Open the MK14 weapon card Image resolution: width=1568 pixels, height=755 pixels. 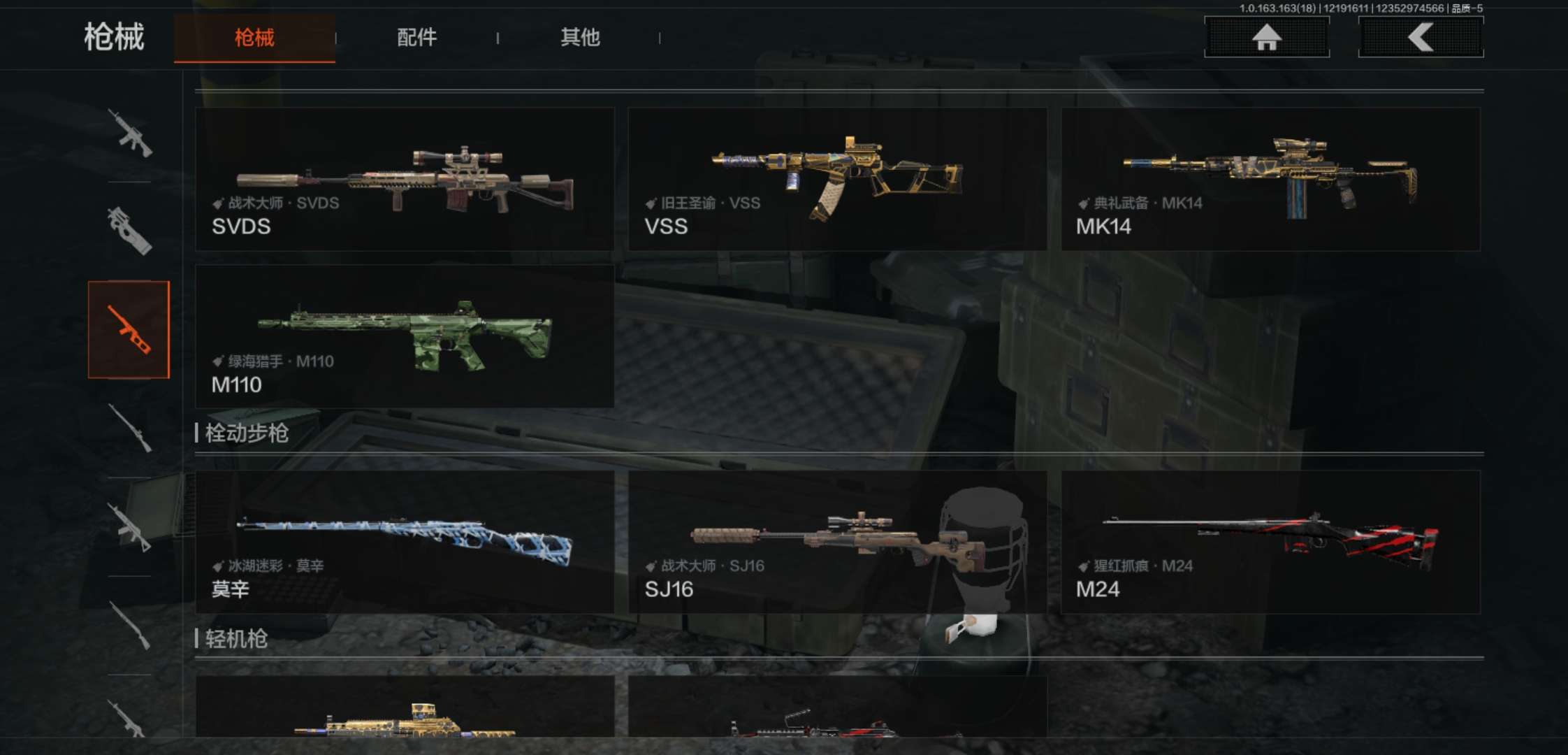click(1270, 179)
